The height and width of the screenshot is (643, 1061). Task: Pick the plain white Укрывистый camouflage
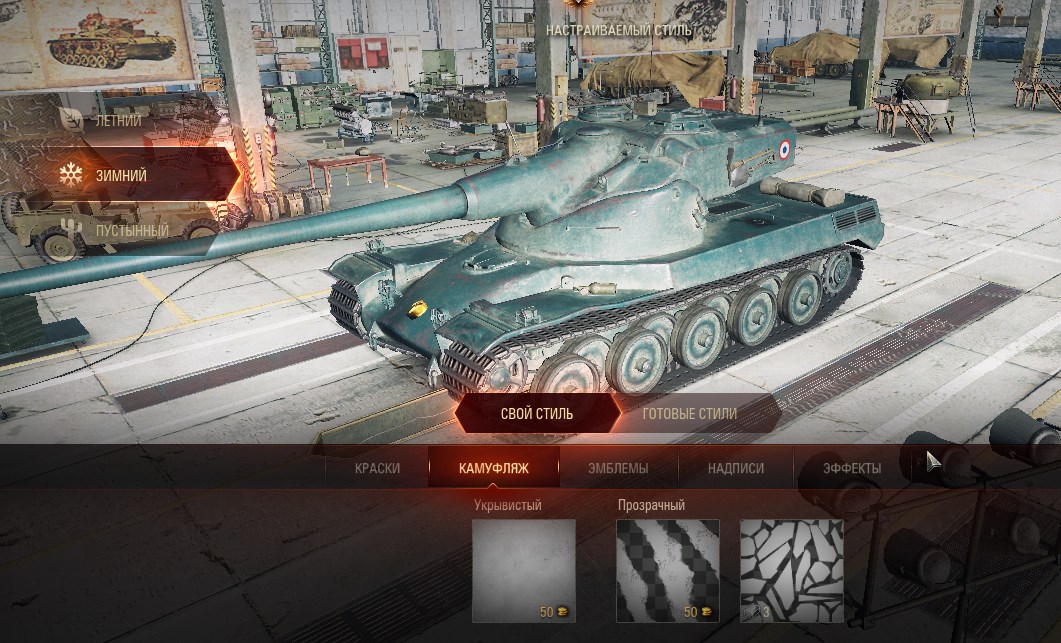524,570
